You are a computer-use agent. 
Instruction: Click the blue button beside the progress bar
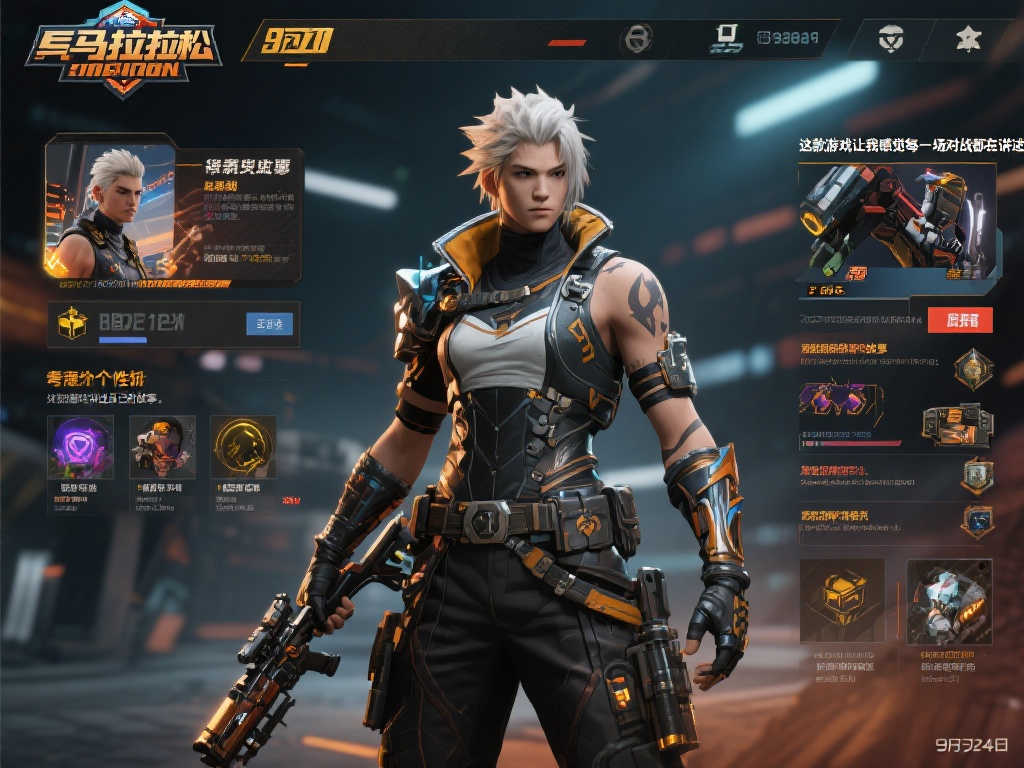point(269,323)
